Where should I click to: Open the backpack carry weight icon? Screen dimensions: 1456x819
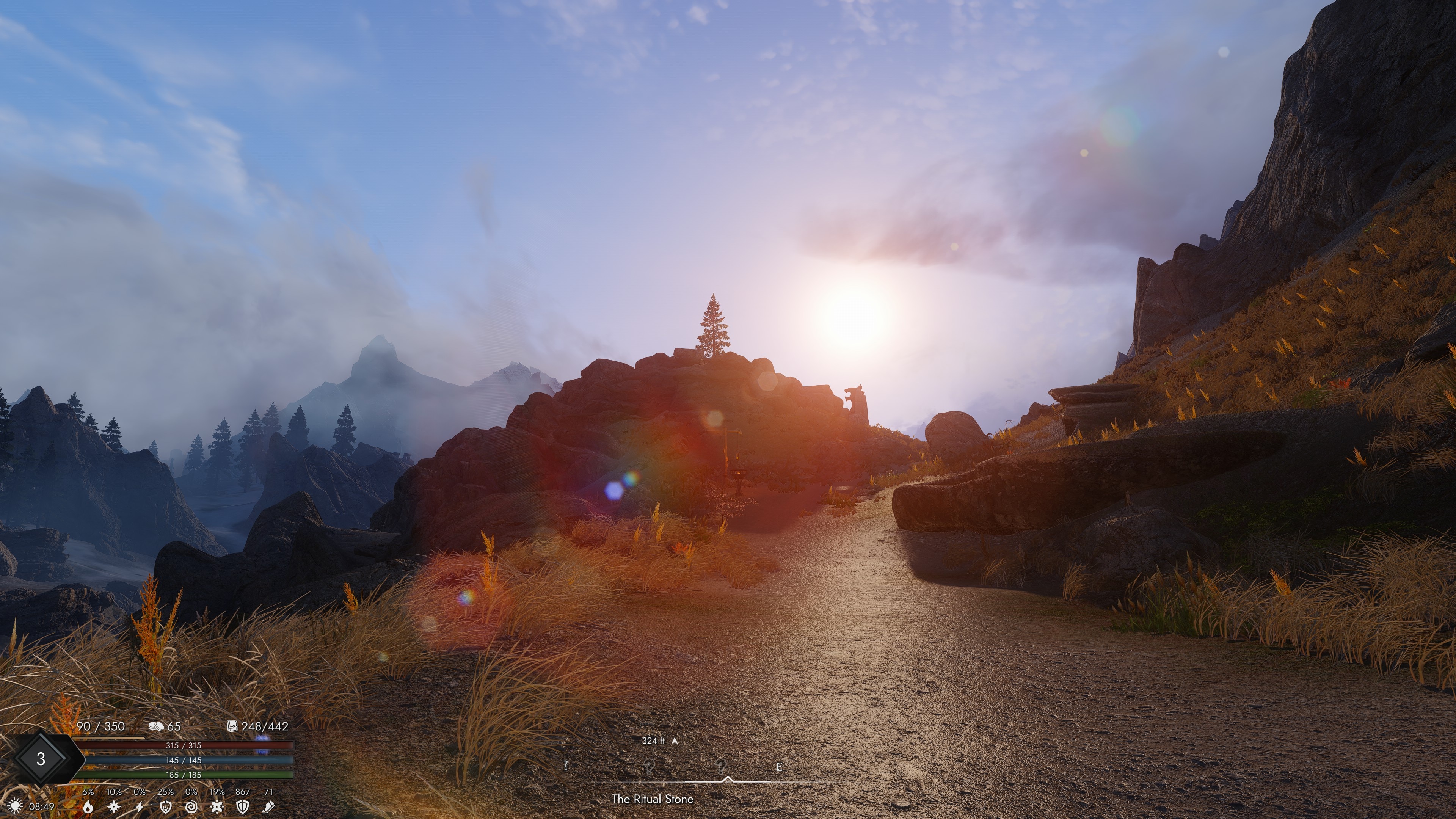click(x=232, y=726)
